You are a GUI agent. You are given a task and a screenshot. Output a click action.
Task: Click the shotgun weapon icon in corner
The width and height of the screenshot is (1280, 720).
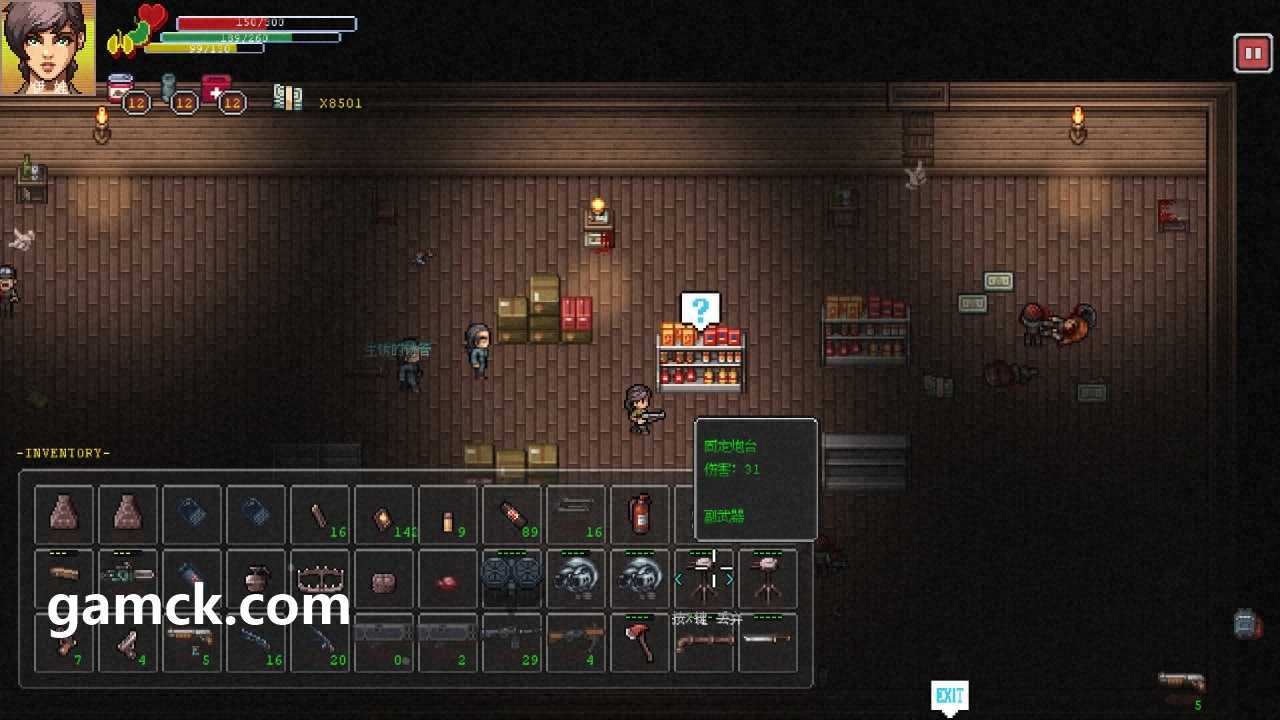(x=1182, y=683)
